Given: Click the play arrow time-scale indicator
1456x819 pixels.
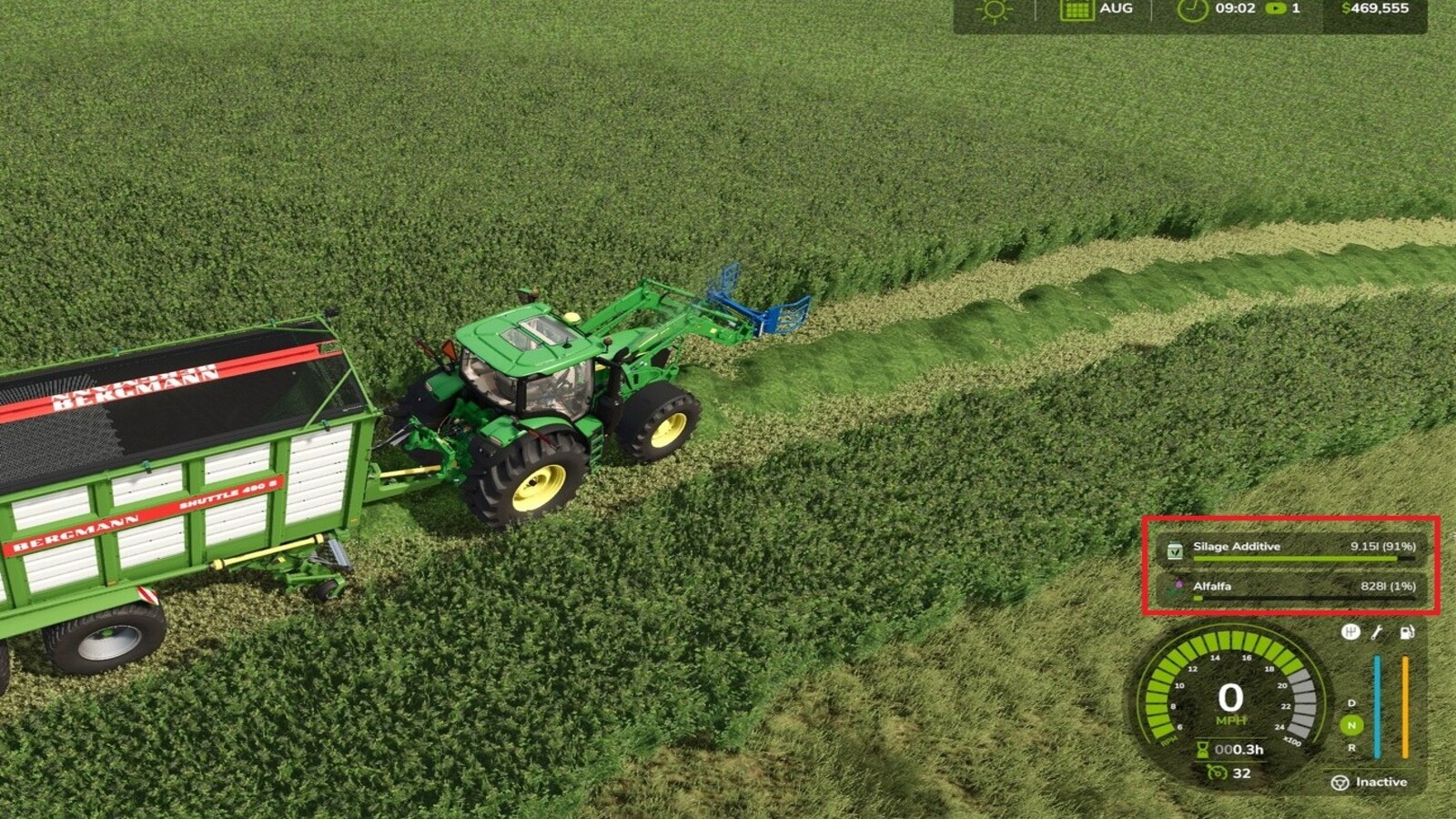Looking at the screenshot, I should [1277, 9].
